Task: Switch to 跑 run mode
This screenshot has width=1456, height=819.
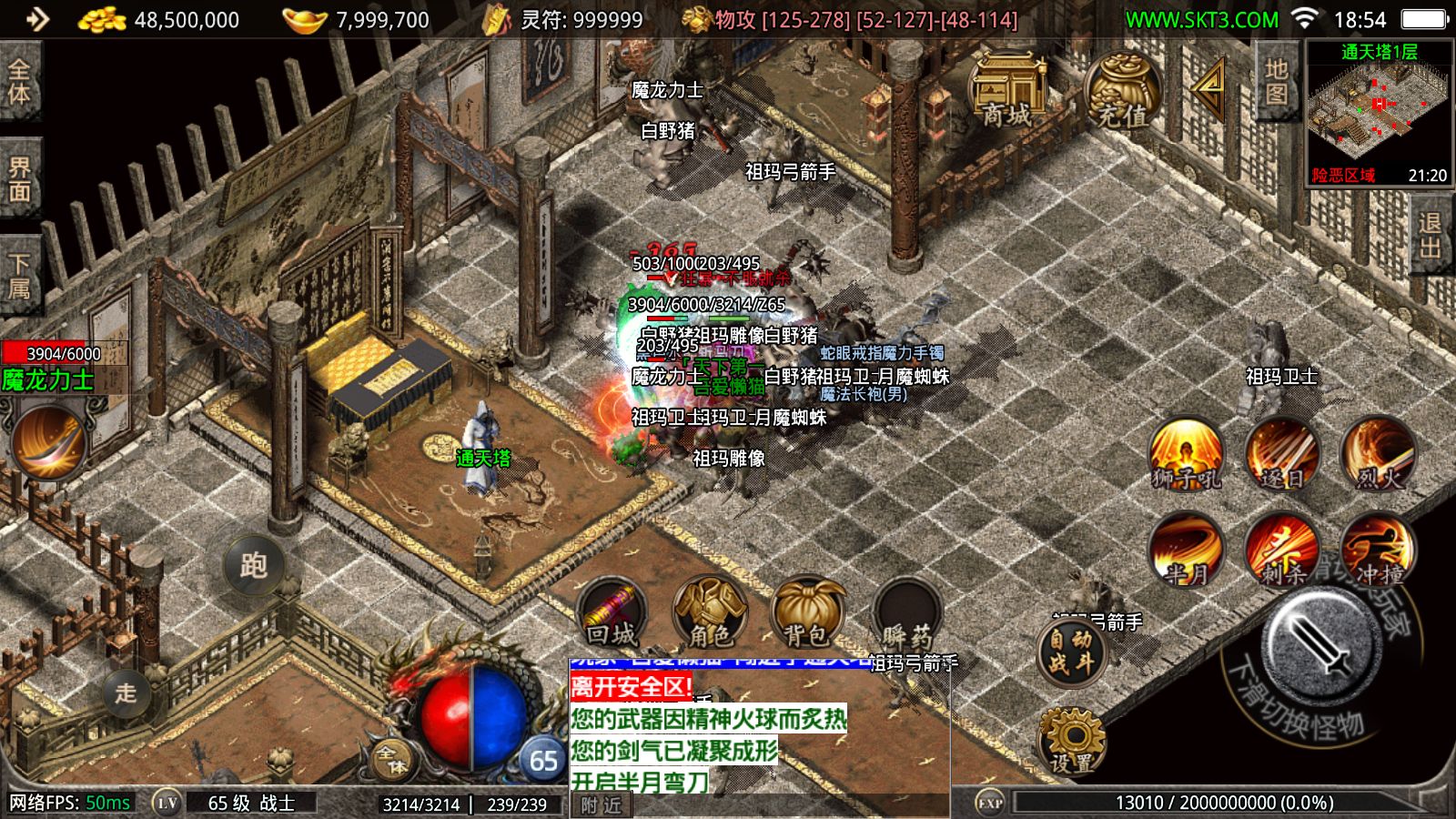Action: point(254,565)
